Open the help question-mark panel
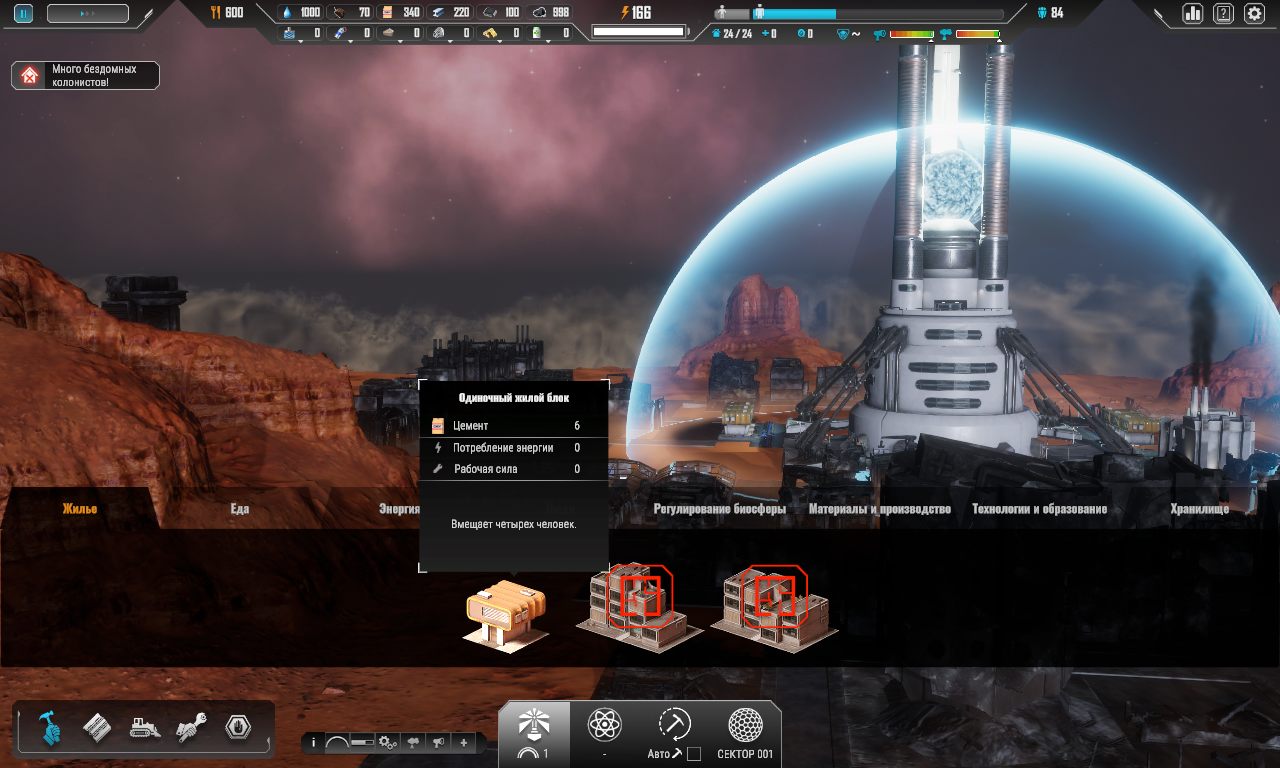Screen dimensions: 1280x768 1222,13
